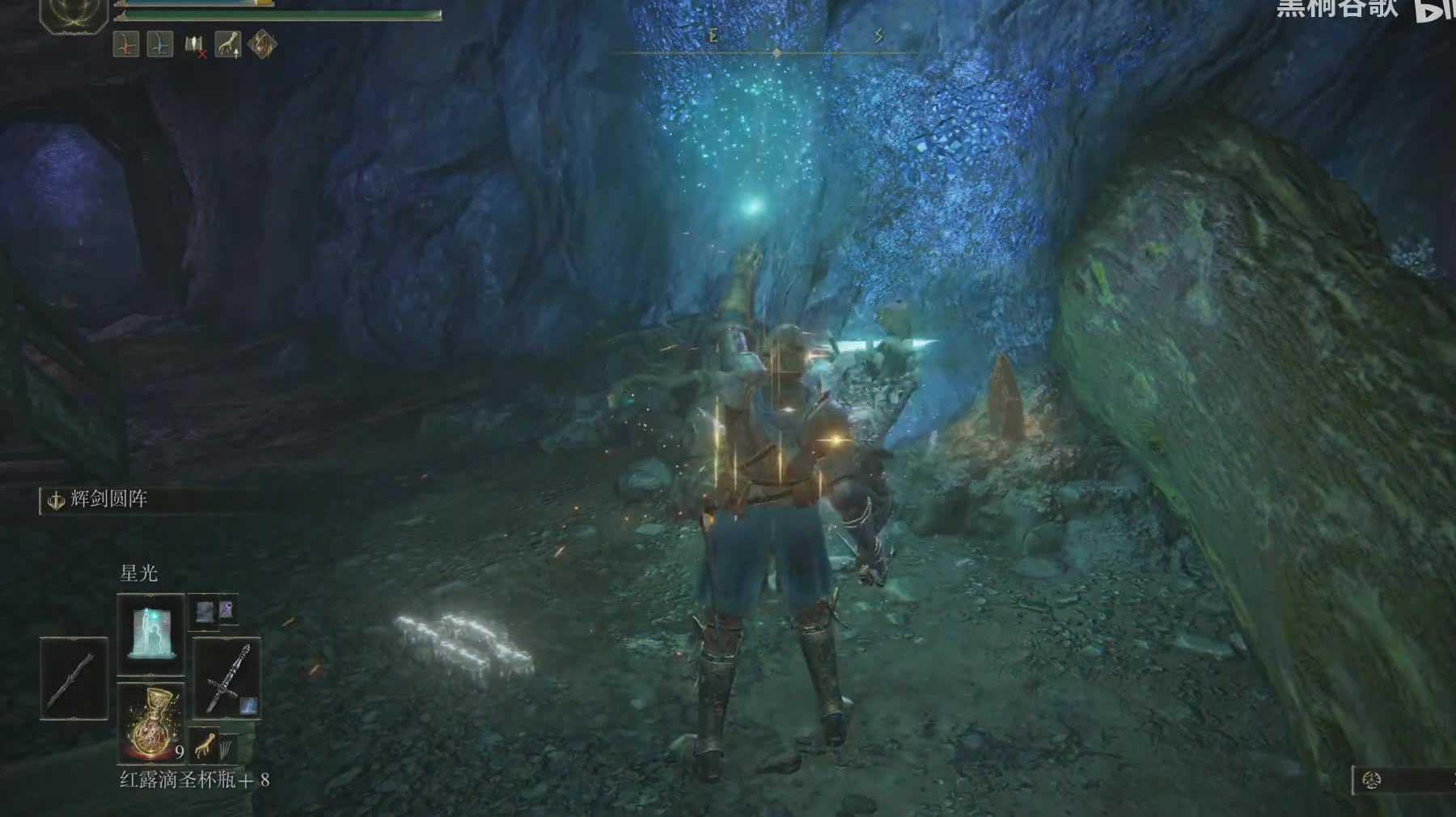Select the claw foot quick item icon

tap(207, 743)
